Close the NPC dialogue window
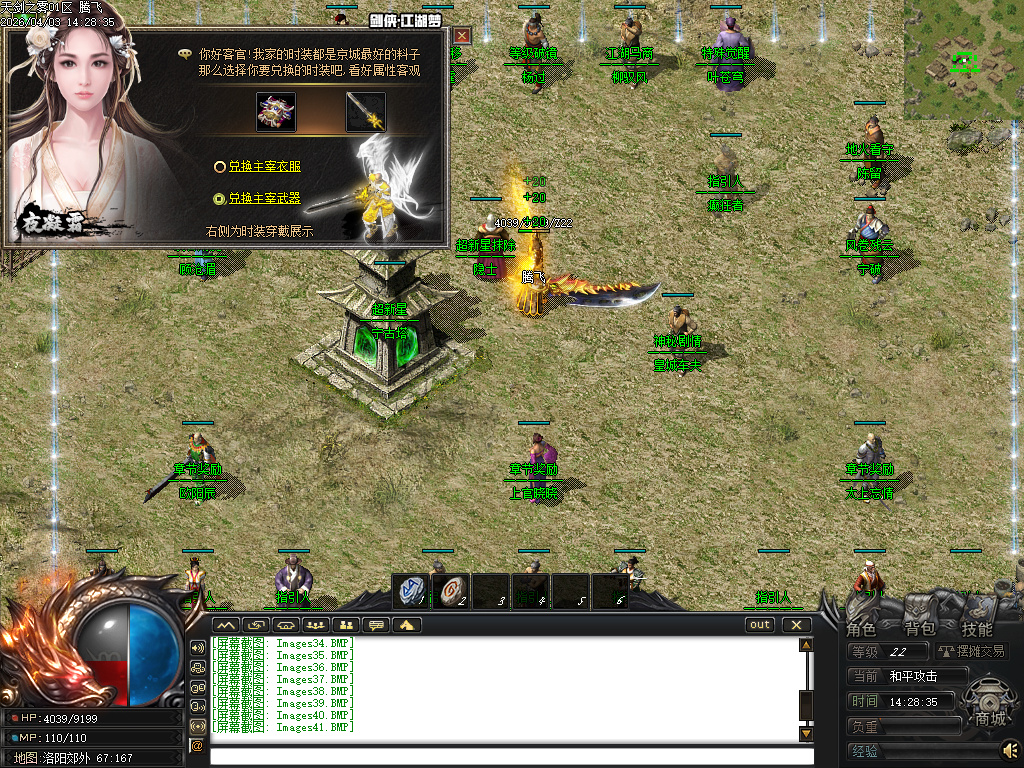 (x=460, y=36)
